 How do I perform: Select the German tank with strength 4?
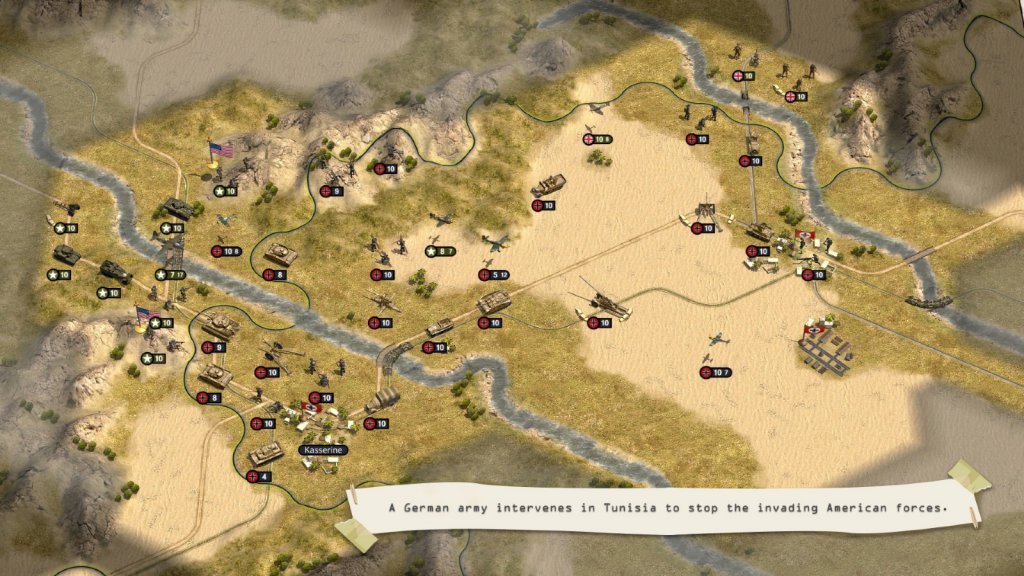pos(265,455)
